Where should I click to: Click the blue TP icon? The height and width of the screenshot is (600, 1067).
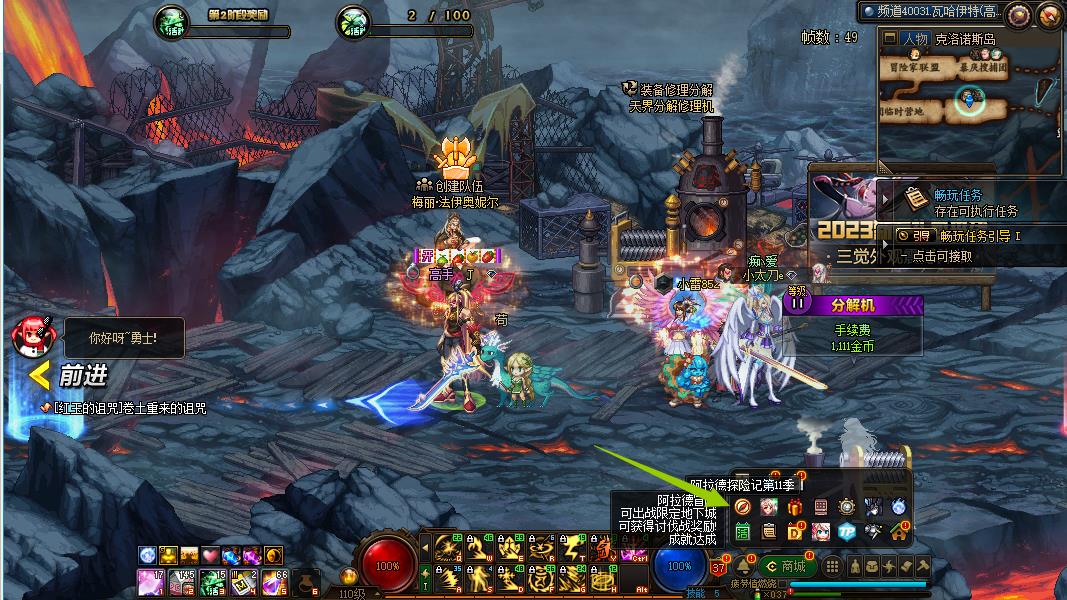coord(847,532)
